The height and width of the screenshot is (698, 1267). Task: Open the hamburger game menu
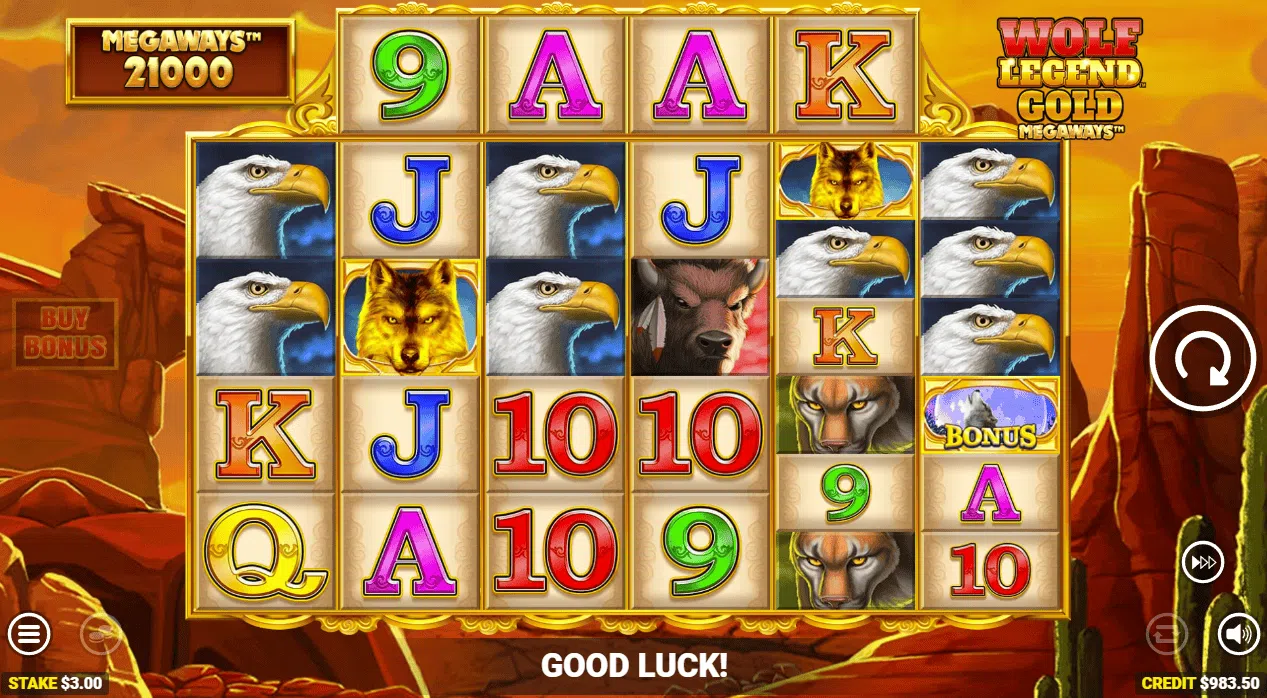pos(30,633)
